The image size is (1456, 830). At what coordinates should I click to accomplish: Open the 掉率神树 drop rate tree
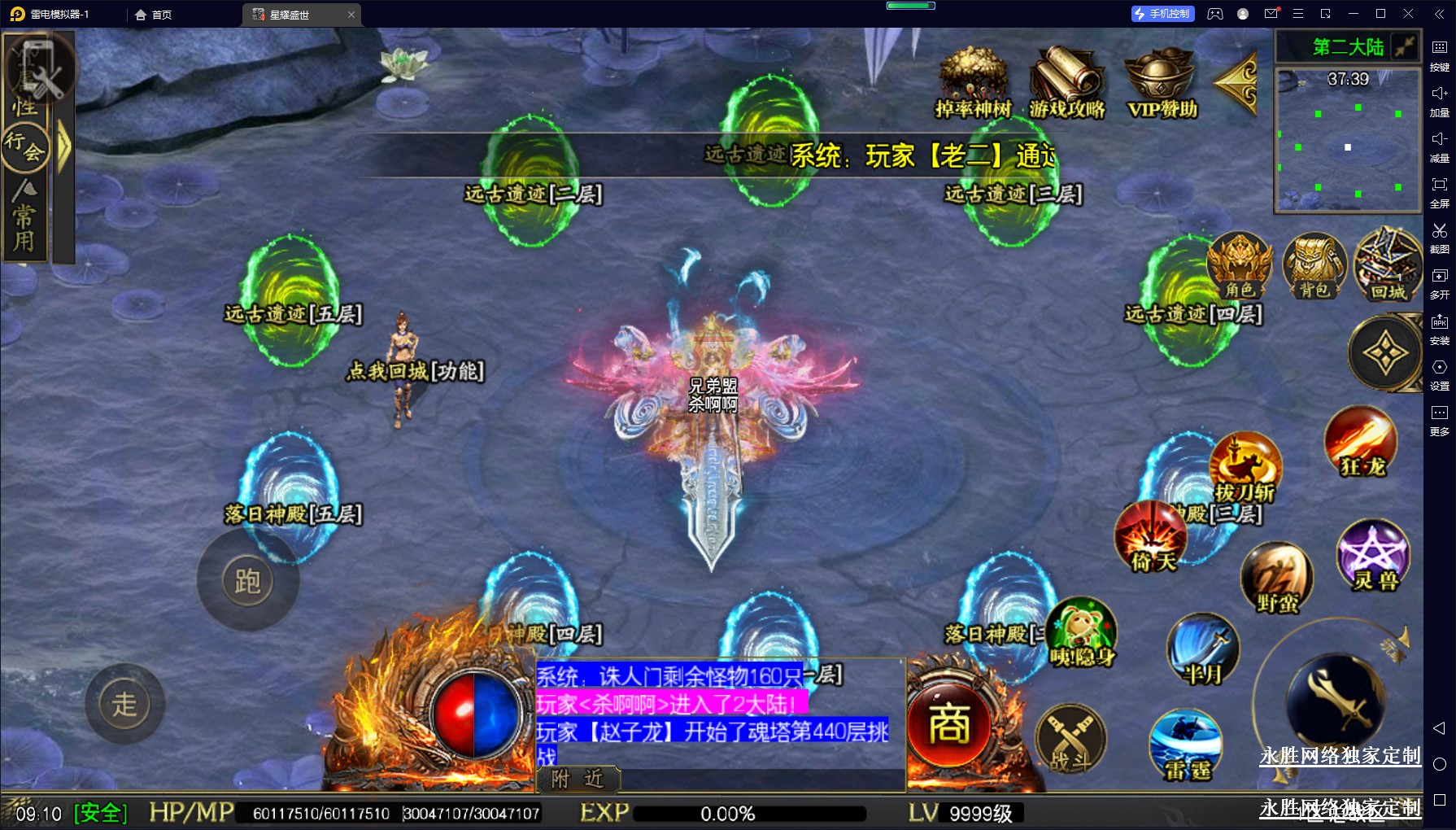coord(973,81)
